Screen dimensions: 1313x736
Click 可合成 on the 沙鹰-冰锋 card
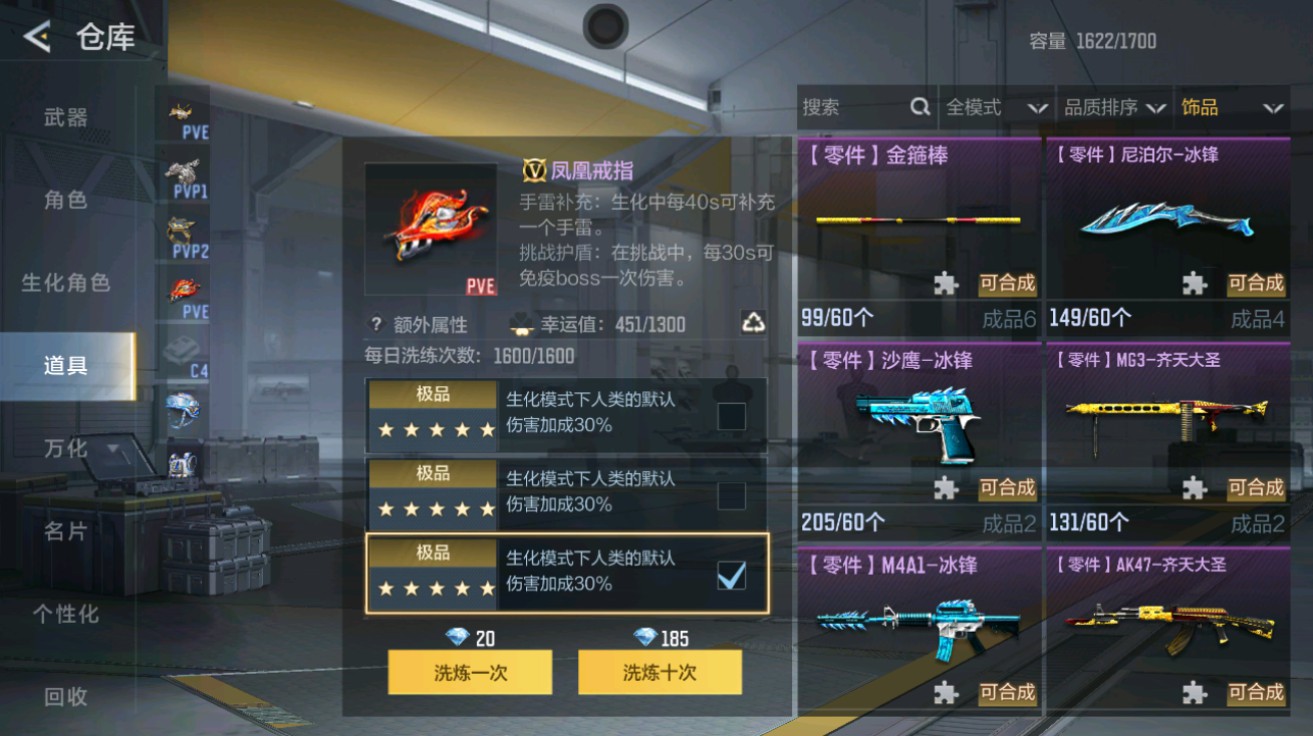(1008, 489)
